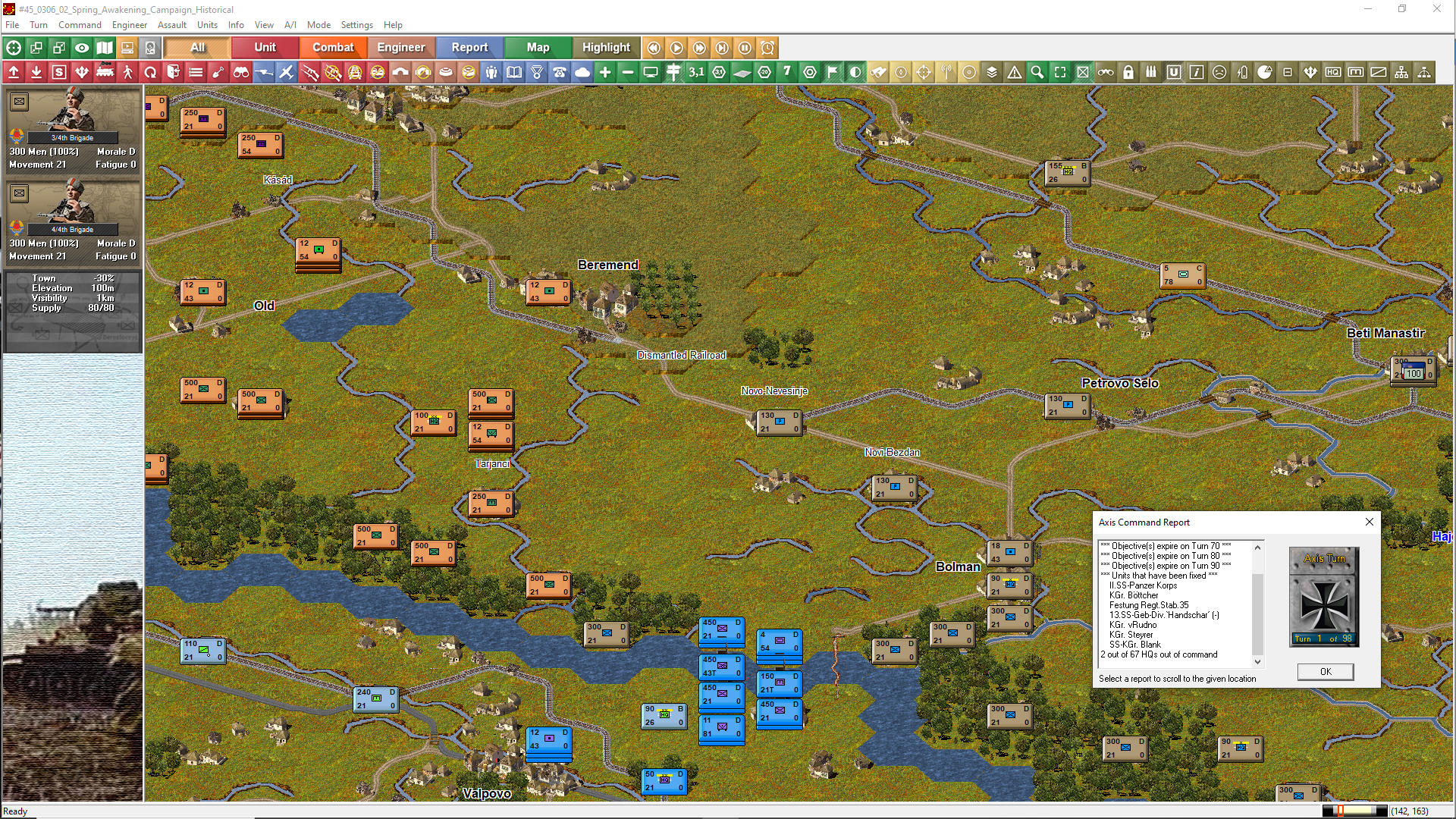This screenshot has height=819, width=1456.
Task: Confirm the Axis Command Report with OK
Action: click(1324, 672)
